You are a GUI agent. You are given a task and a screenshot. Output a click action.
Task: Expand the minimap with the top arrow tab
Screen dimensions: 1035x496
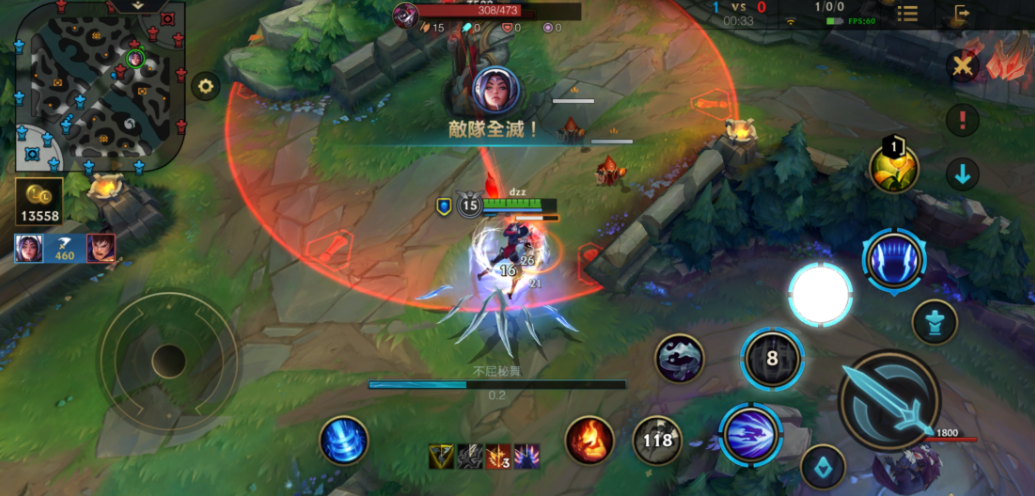click(138, 6)
